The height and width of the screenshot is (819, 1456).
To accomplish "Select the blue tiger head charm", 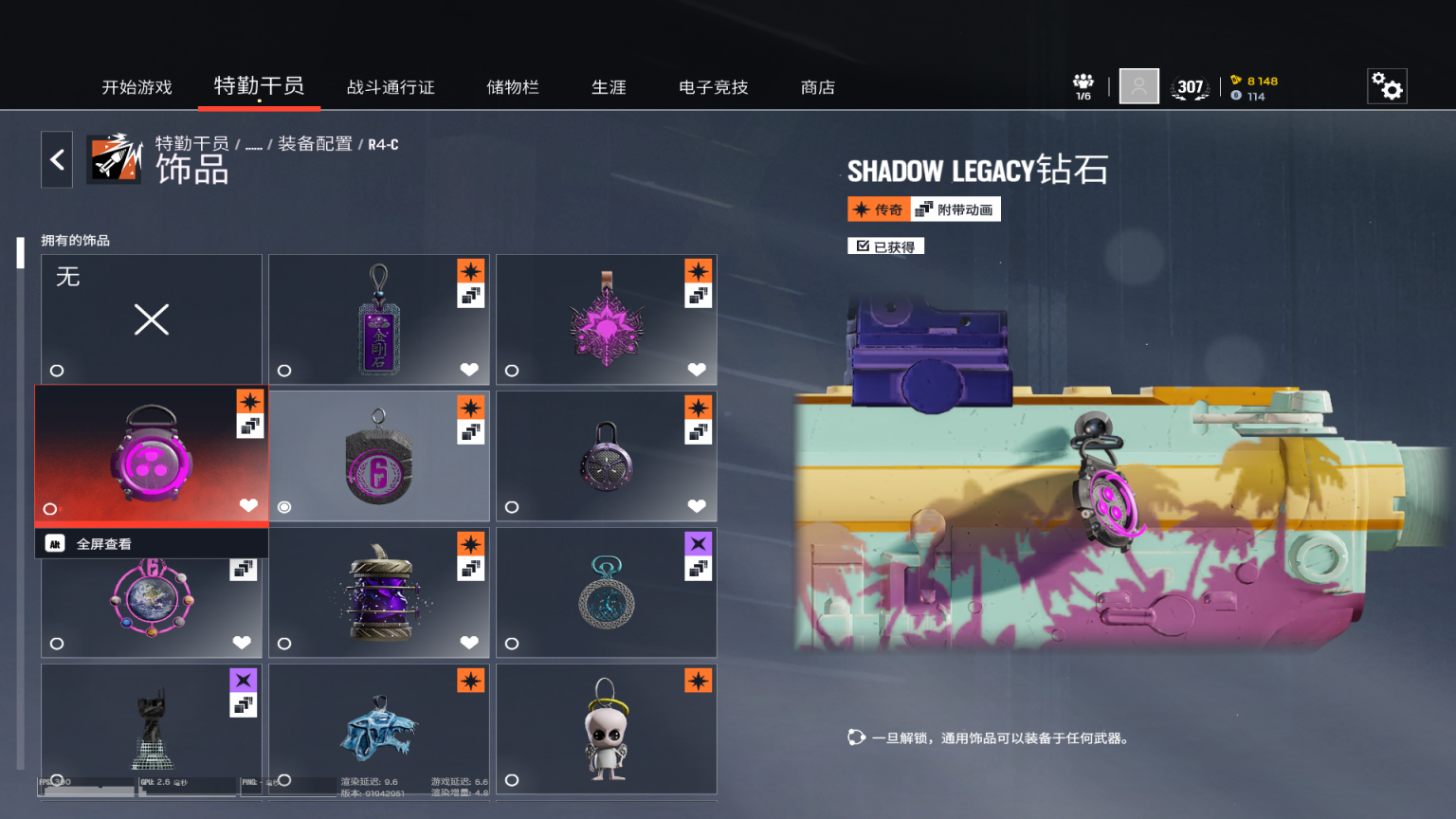I will (379, 730).
